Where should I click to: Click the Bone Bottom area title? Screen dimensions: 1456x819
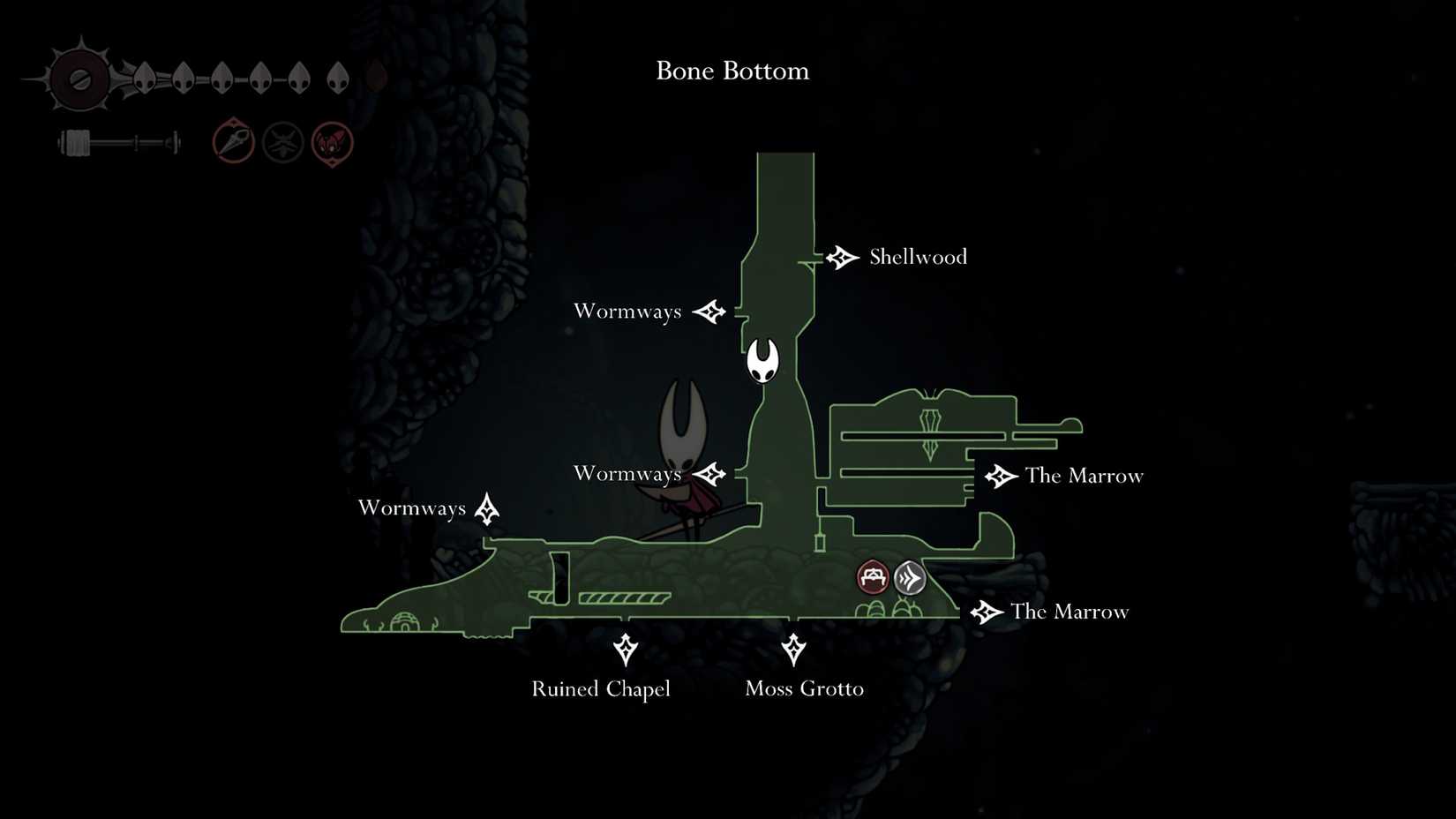[732, 71]
